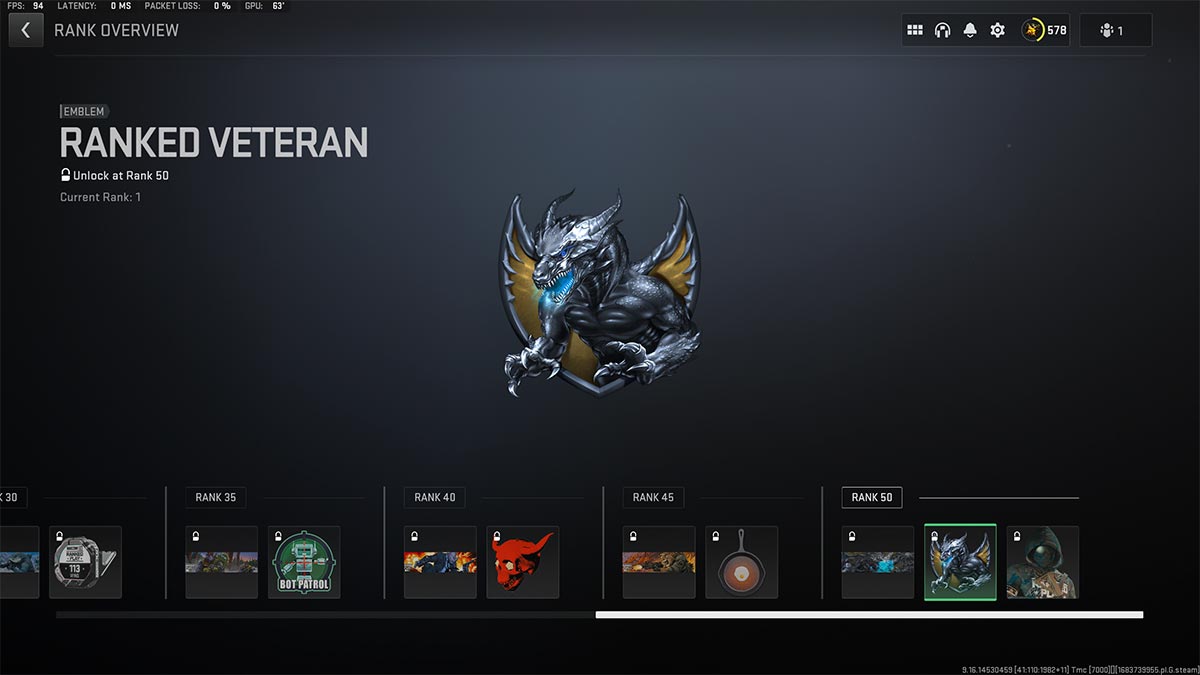The image size is (1200, 675).
Task: Select the Bot Patrol emblem reward
Action: (x=304, y=562)
